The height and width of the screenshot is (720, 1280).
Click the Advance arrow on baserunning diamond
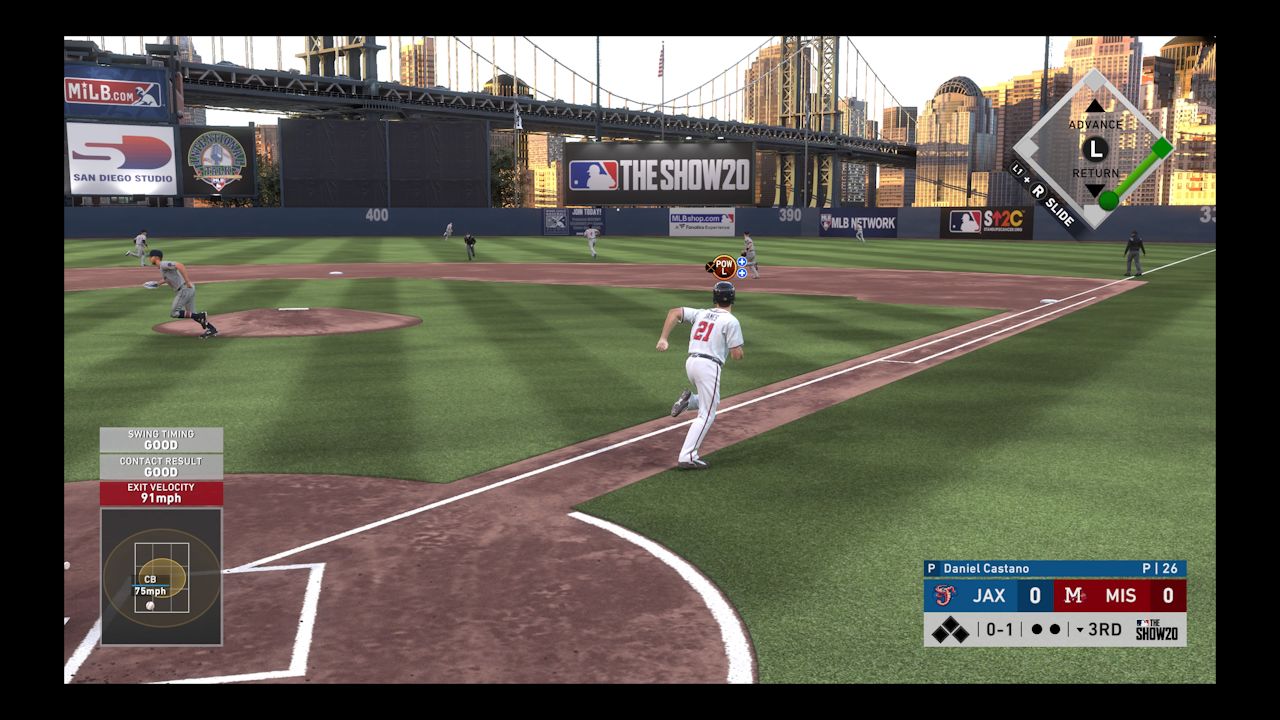[1095, 106]
